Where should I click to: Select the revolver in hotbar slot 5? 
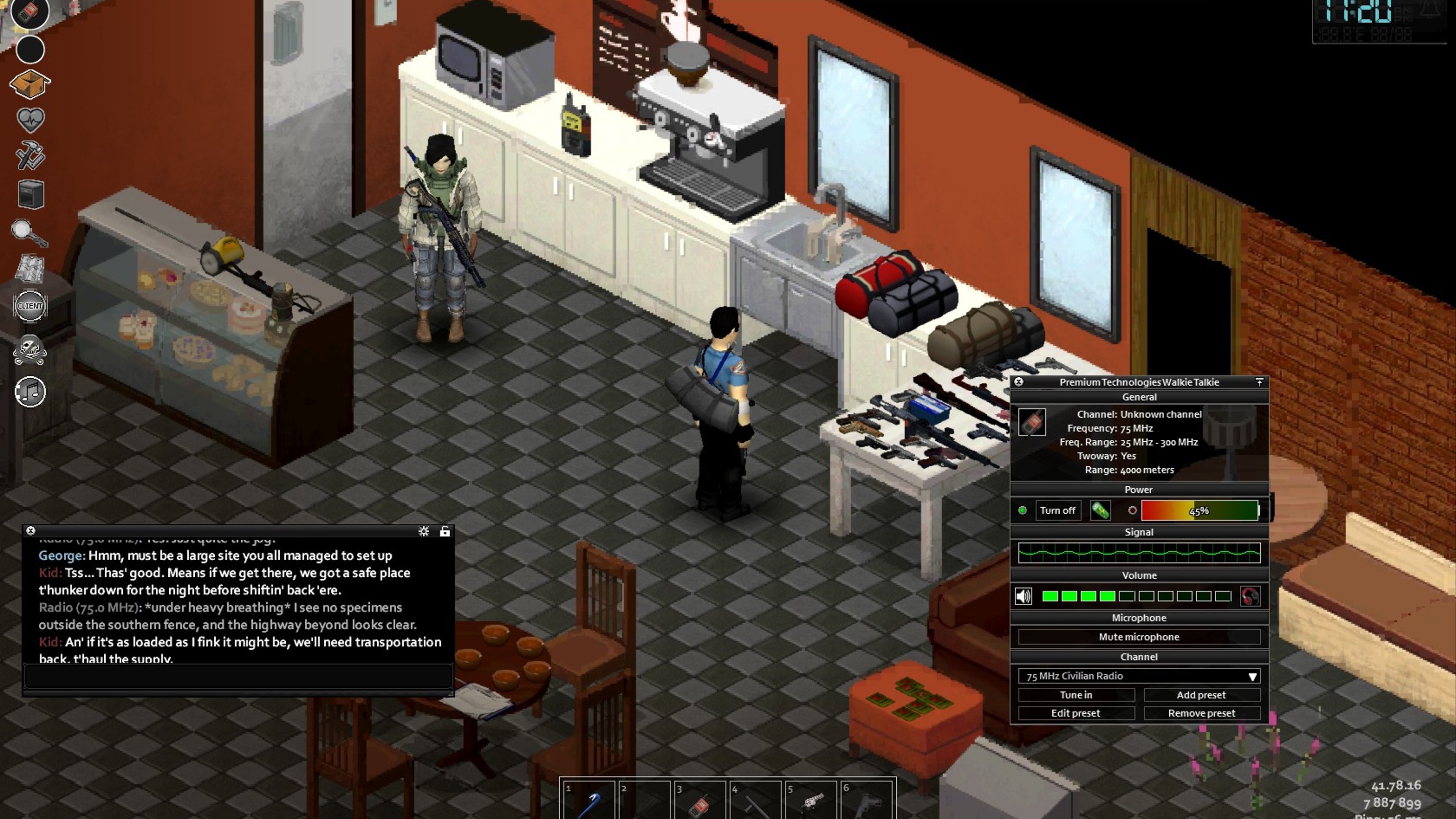click(x=810, y=801)
